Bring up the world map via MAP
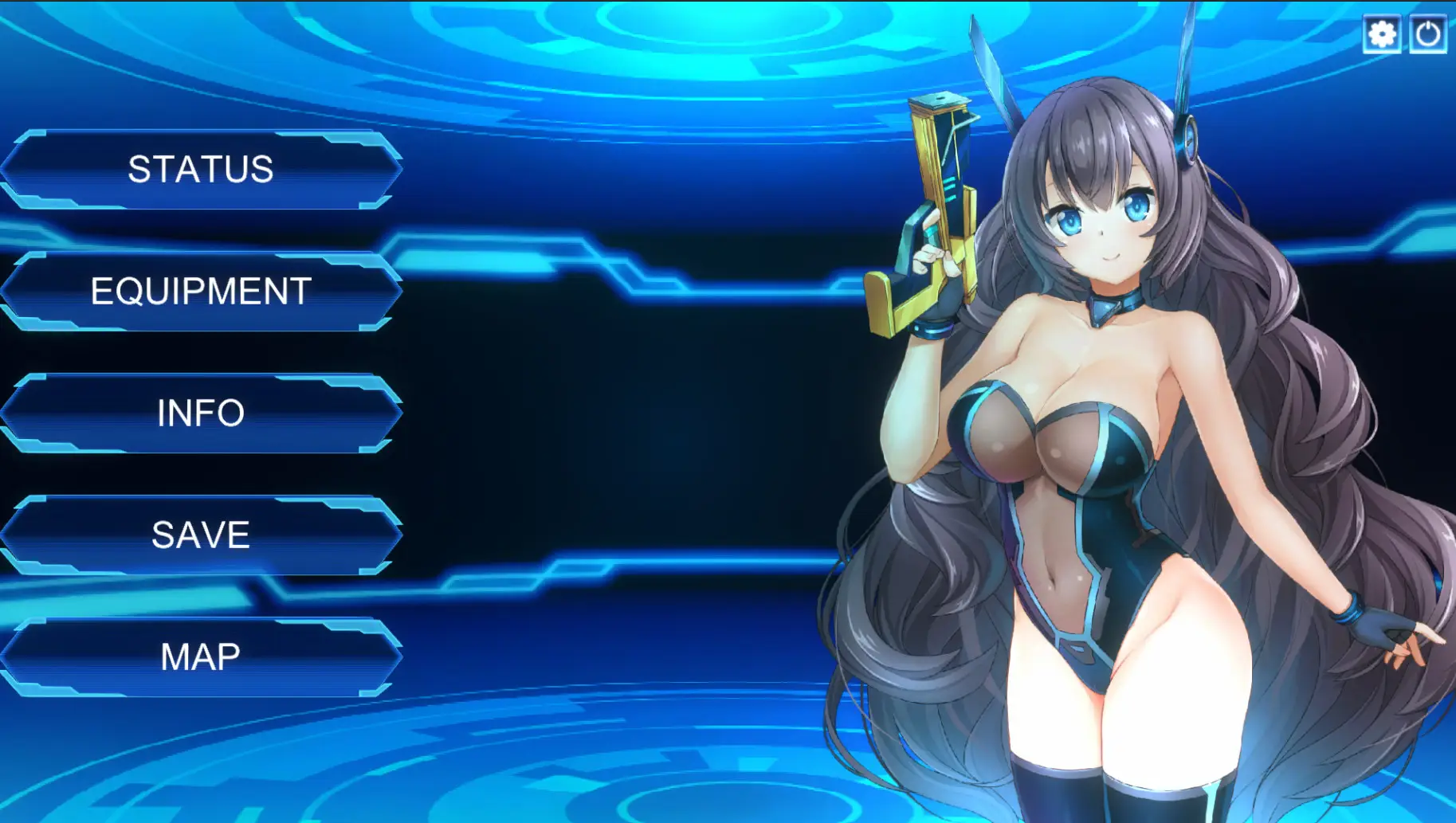This screenshot has height=823, width=1456. pyautogui.click(x=199, y=656)
